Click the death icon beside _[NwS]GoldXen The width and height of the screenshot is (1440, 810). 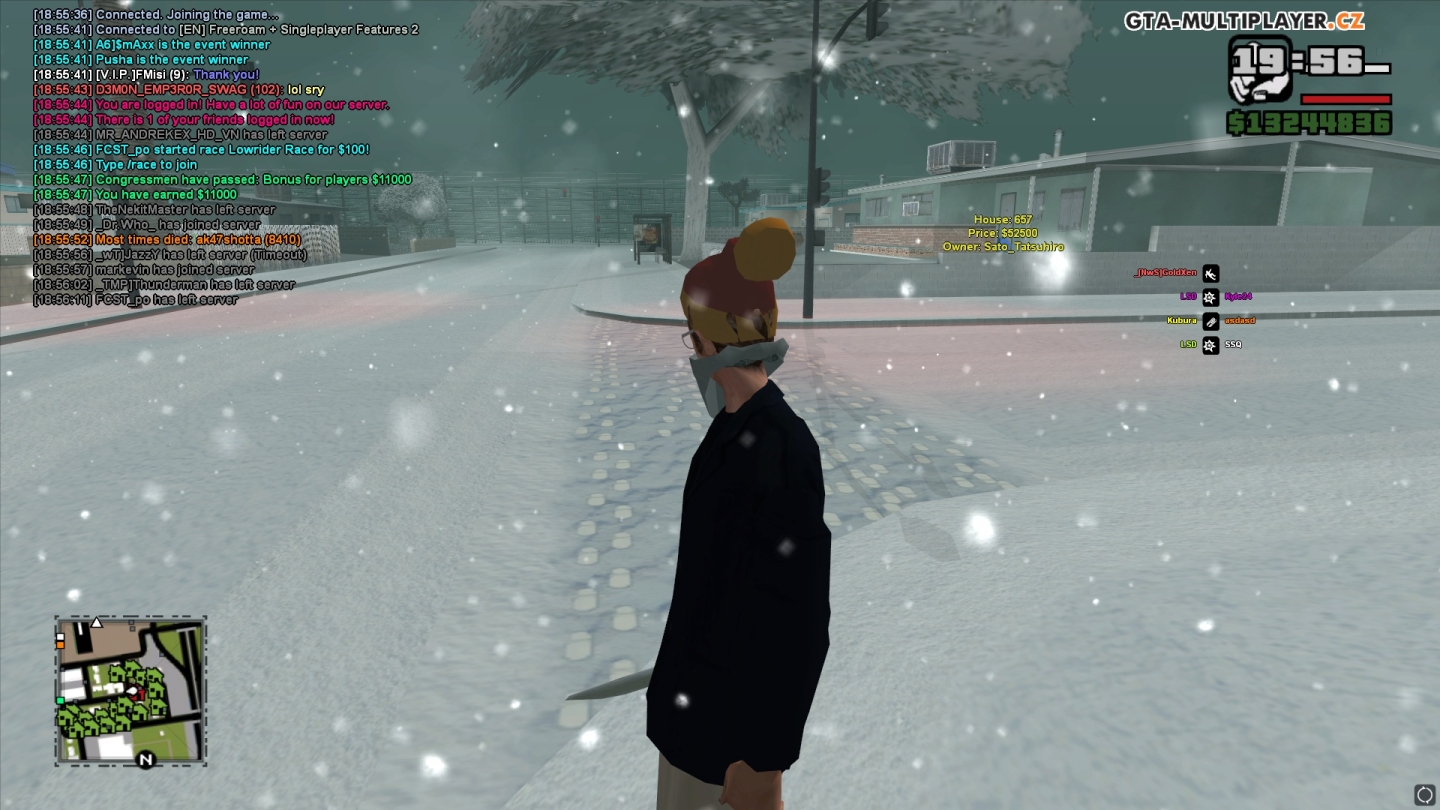tap(1209, 273)
